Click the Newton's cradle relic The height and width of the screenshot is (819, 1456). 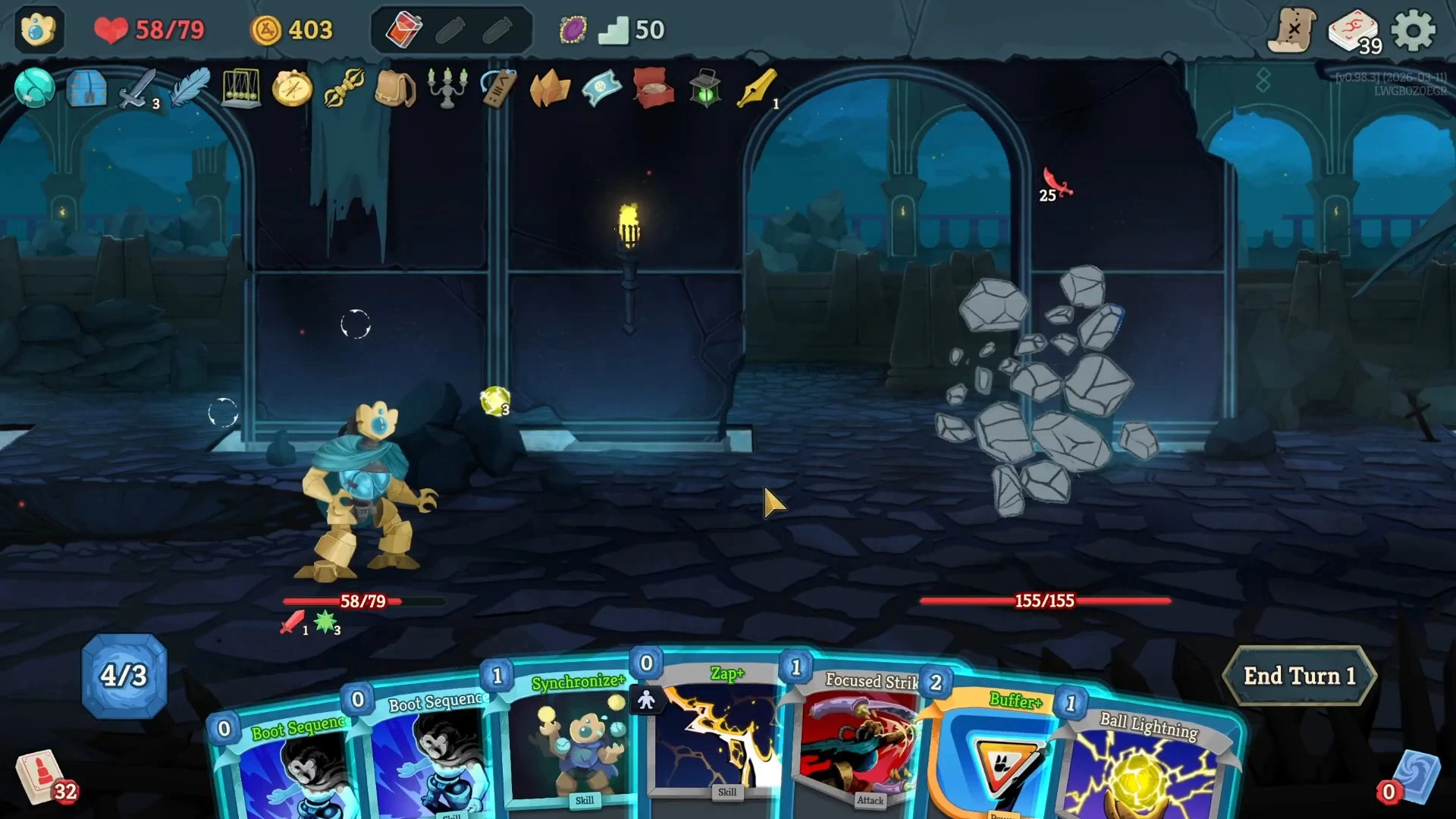pos(240,89)
